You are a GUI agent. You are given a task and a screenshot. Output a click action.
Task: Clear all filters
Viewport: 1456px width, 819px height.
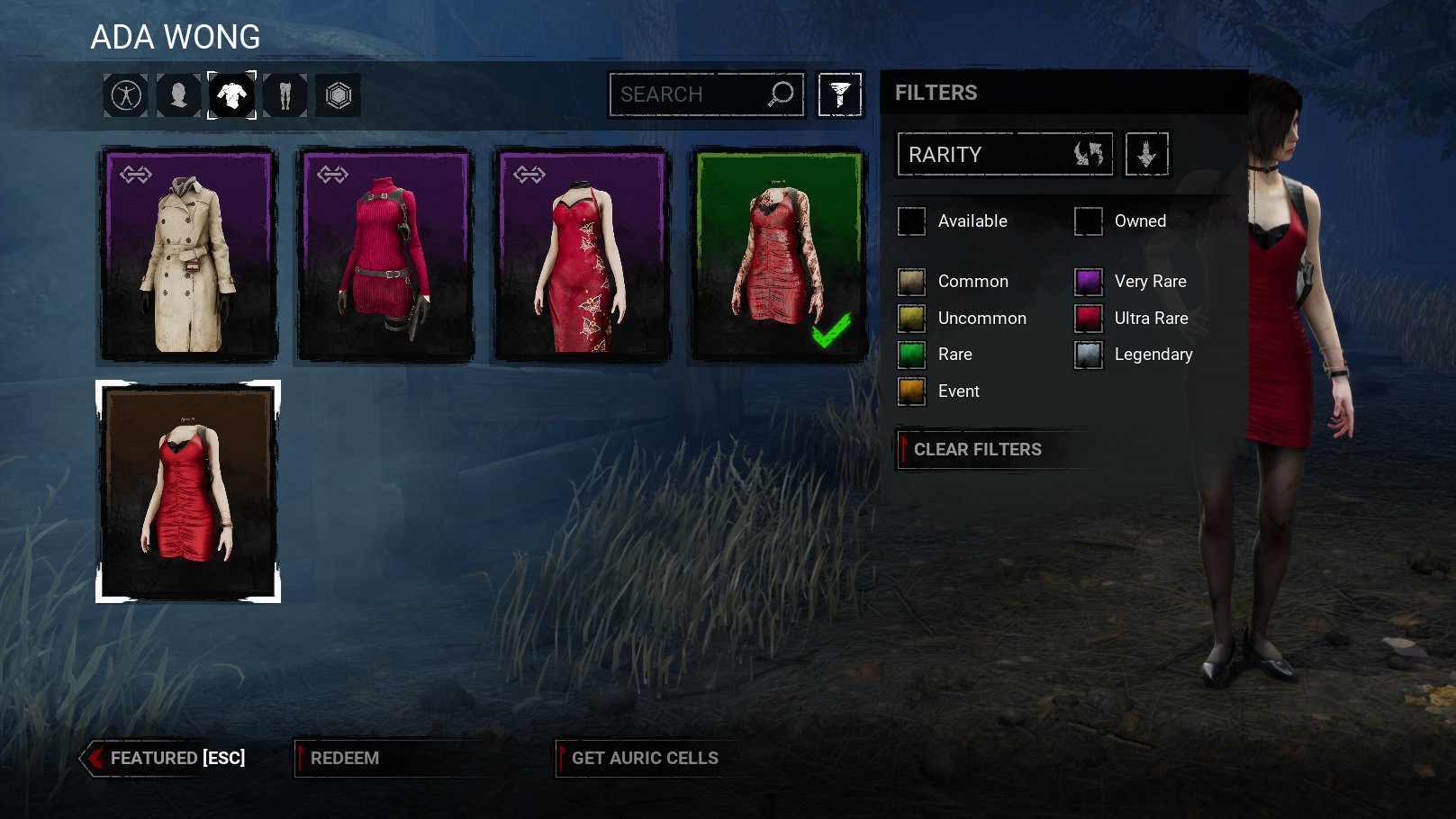(x=978, y=449)
